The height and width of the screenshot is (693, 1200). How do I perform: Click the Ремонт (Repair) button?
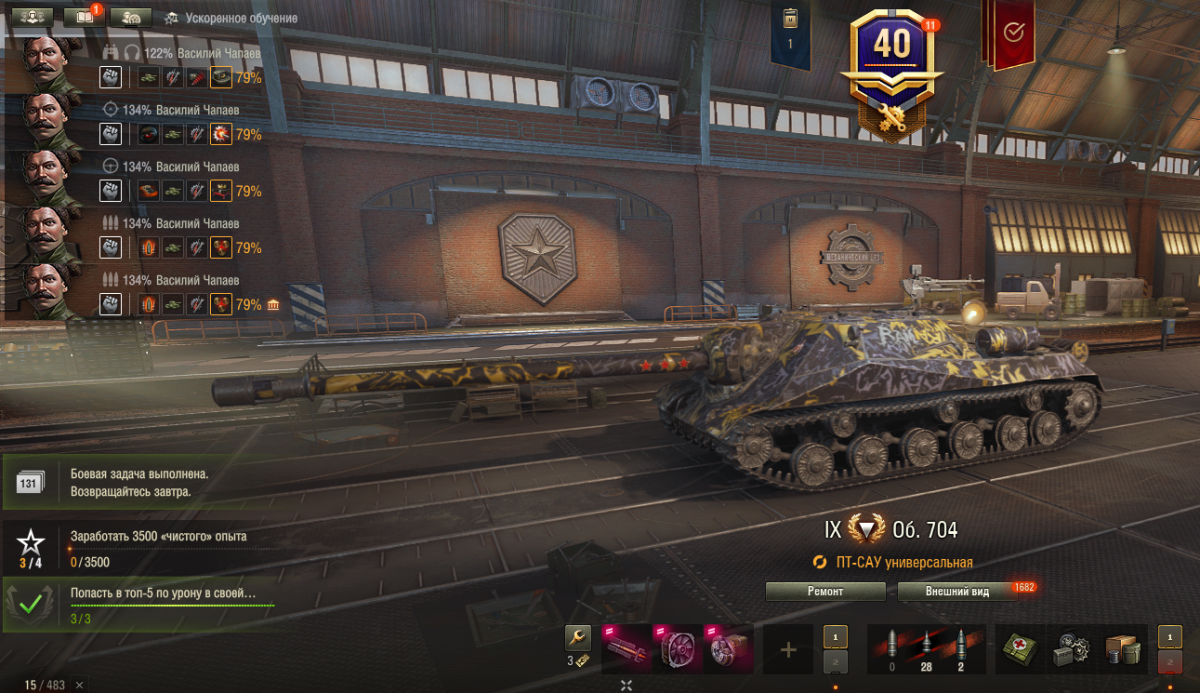pos(825,591)
